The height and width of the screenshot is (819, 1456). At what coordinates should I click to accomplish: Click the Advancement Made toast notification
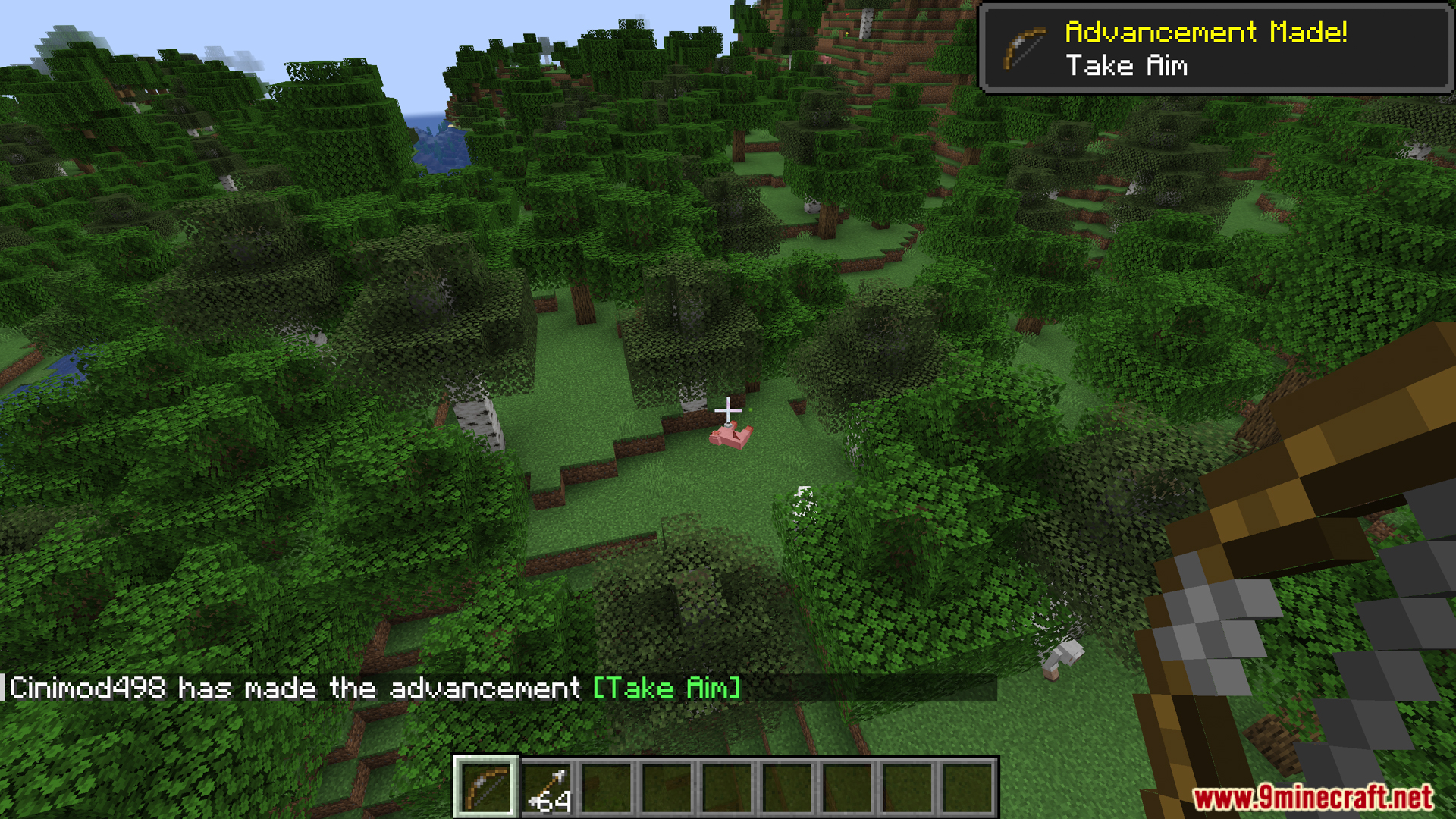[x=1215, y=49]
